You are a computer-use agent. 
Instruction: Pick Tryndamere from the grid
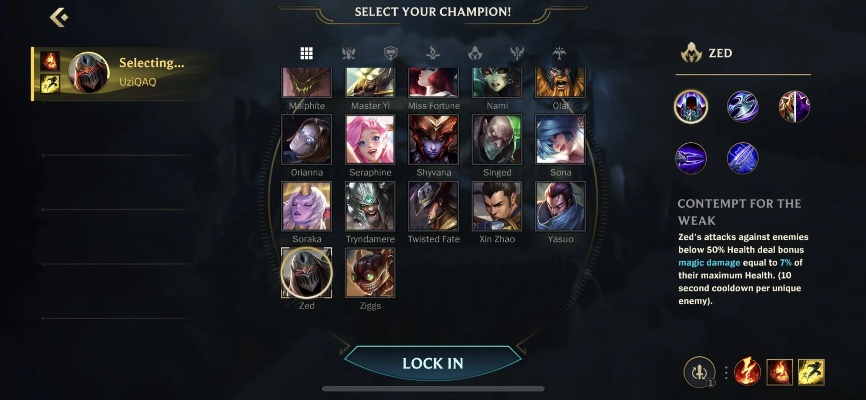tap(370, 206)
